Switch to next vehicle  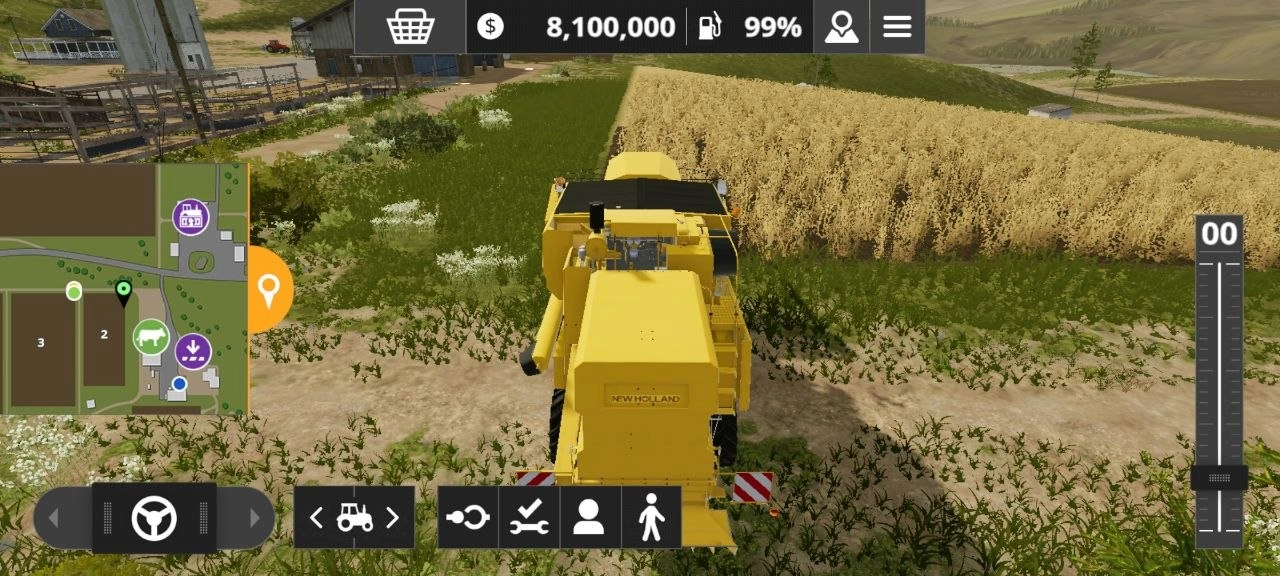392,517
